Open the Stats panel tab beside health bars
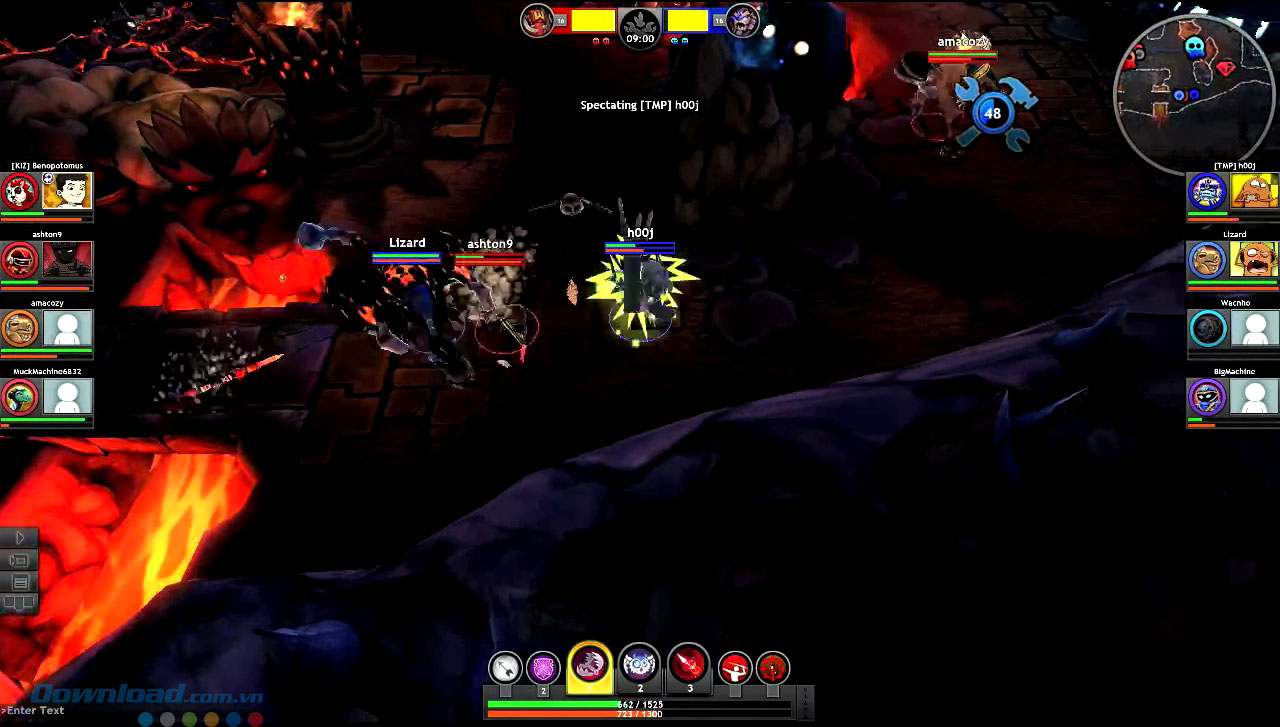The height and width of the screenshot is (727, 1280). click(805, 701)
